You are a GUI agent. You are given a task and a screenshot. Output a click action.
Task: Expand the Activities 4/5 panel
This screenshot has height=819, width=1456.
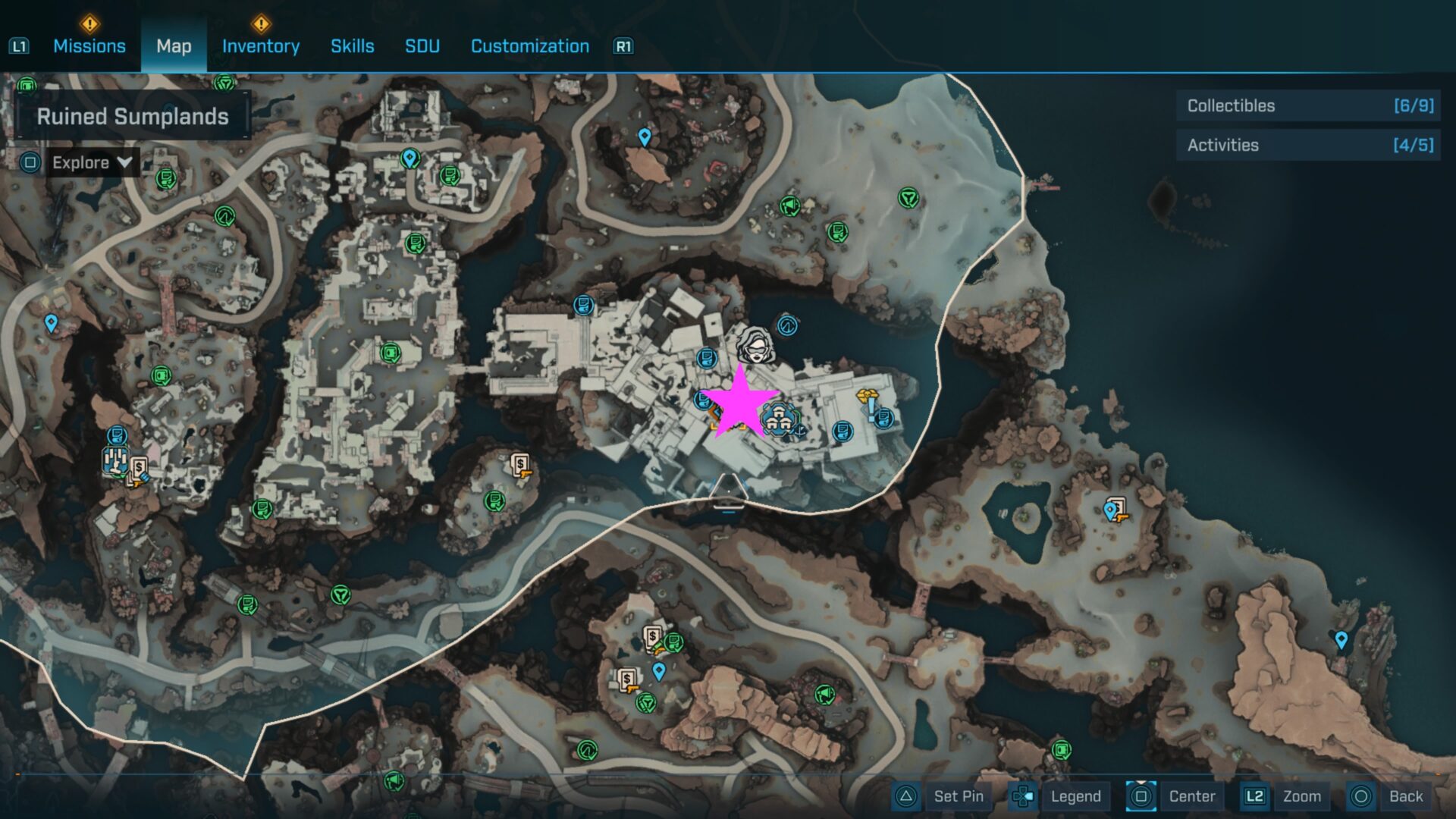(x=1307, y=145)
